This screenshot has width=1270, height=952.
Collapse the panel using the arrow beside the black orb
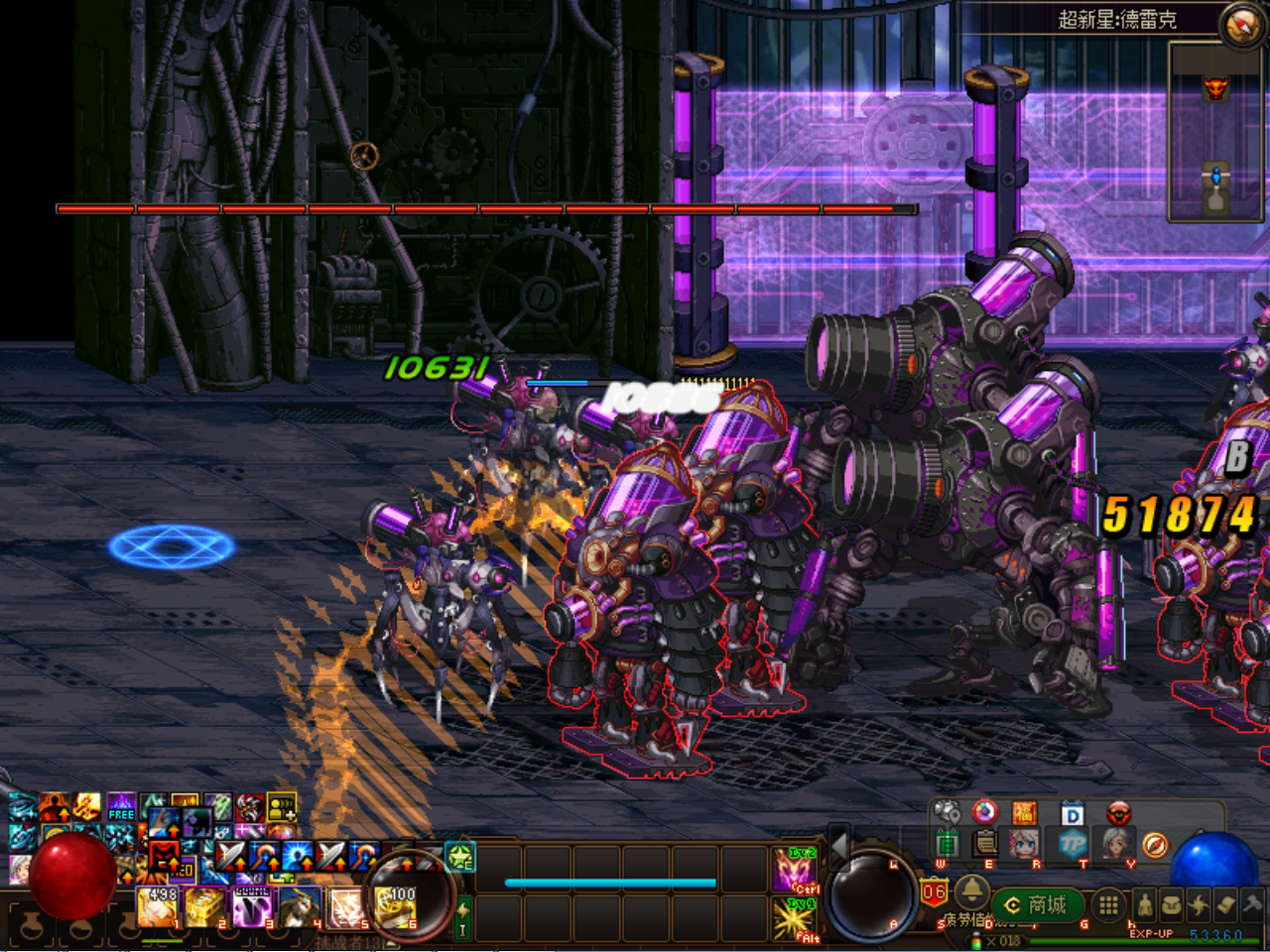point(838,847)
